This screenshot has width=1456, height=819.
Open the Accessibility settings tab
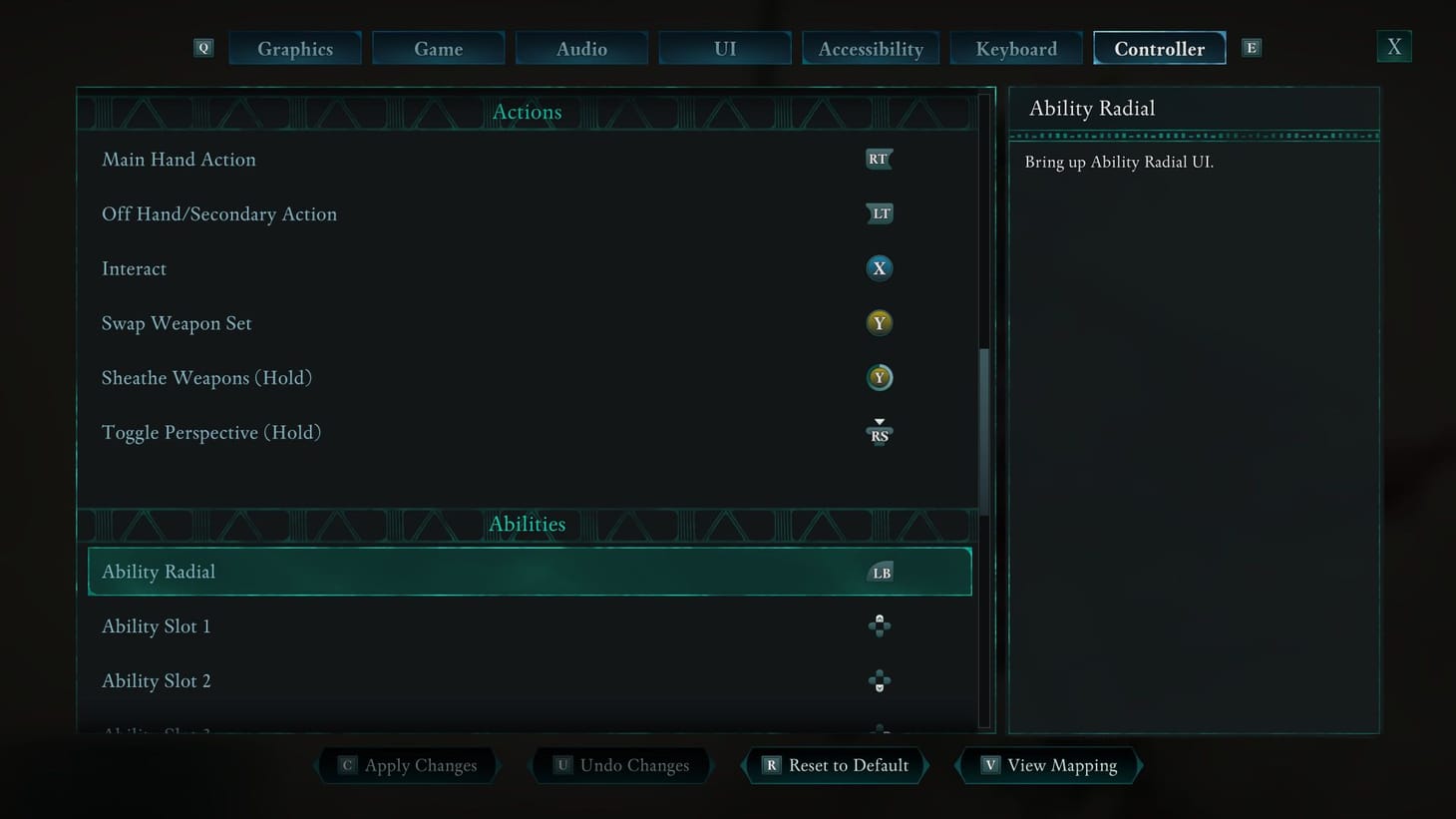(870, 48)
